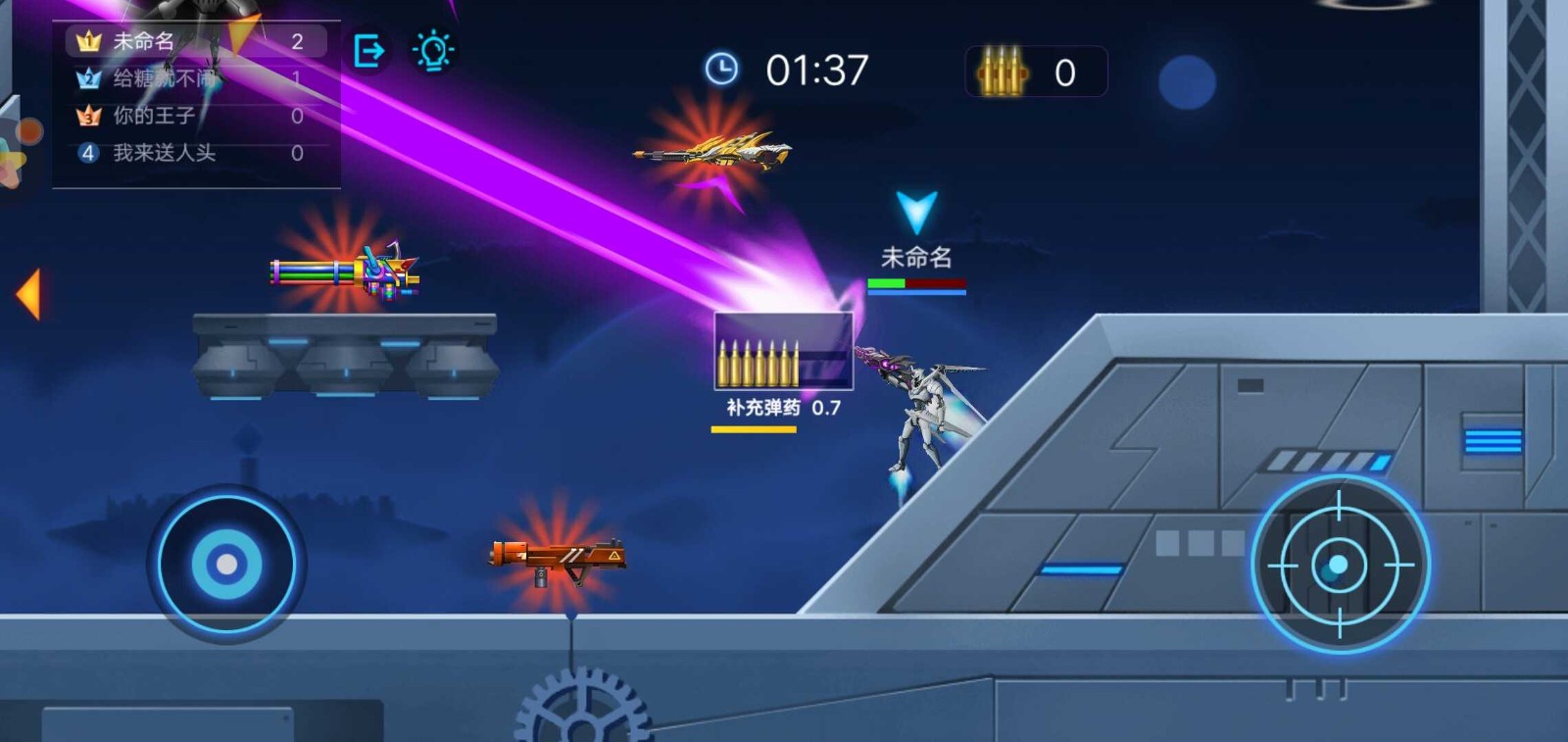This screenshot has height=742, width=1568.
Task: Tap the bronze crown beside 你的王子
Action: tap(89, 115)
